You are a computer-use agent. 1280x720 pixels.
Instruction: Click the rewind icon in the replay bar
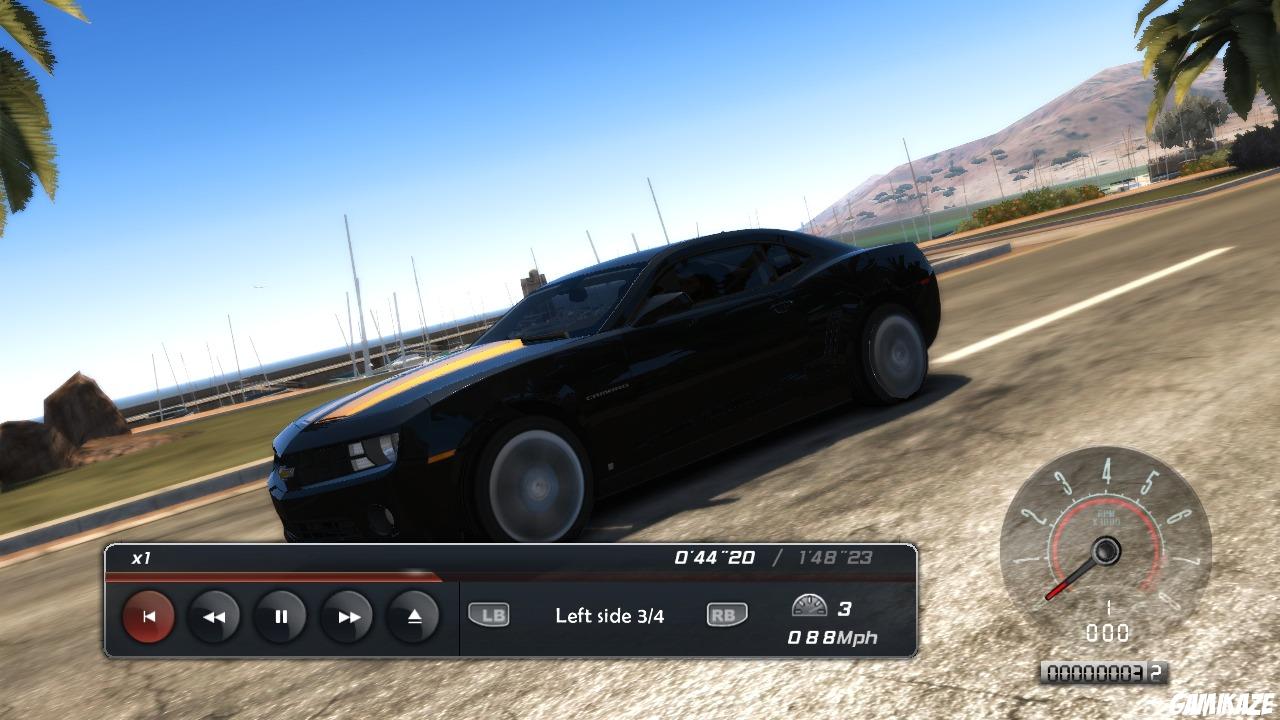(213, 617)
